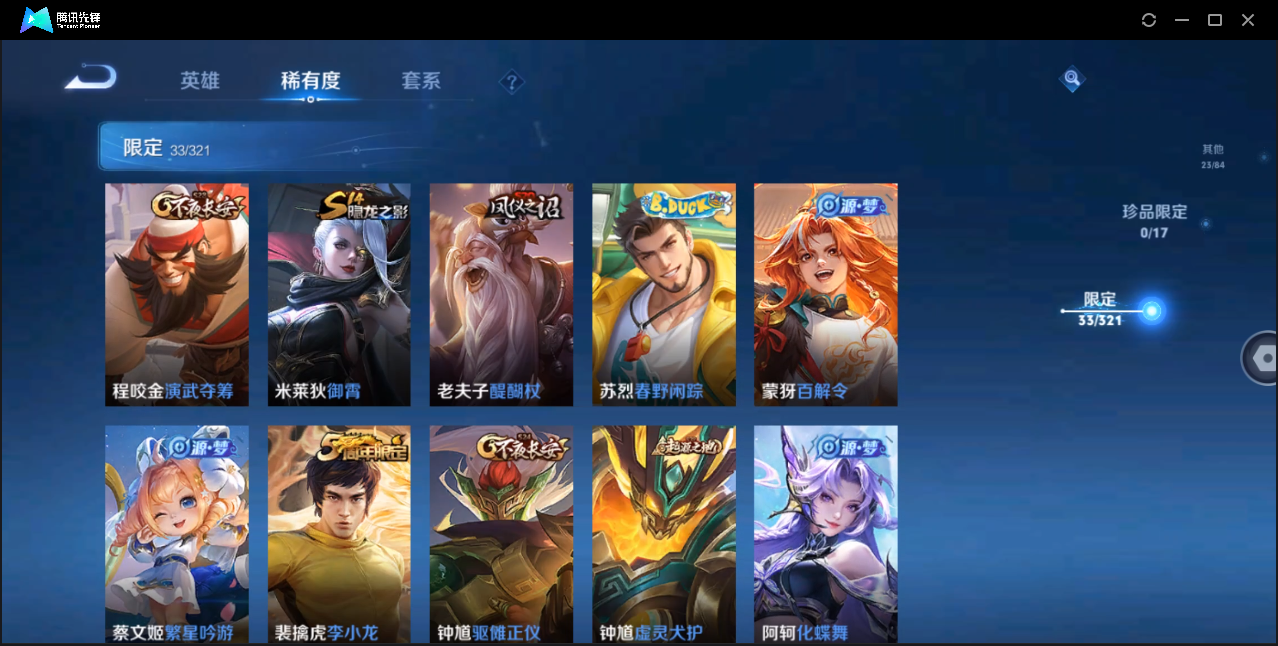This screenshot has height=646, width=1278.
Task: Jump to 珍品限定 rarity section
Action: point(1154,221)
